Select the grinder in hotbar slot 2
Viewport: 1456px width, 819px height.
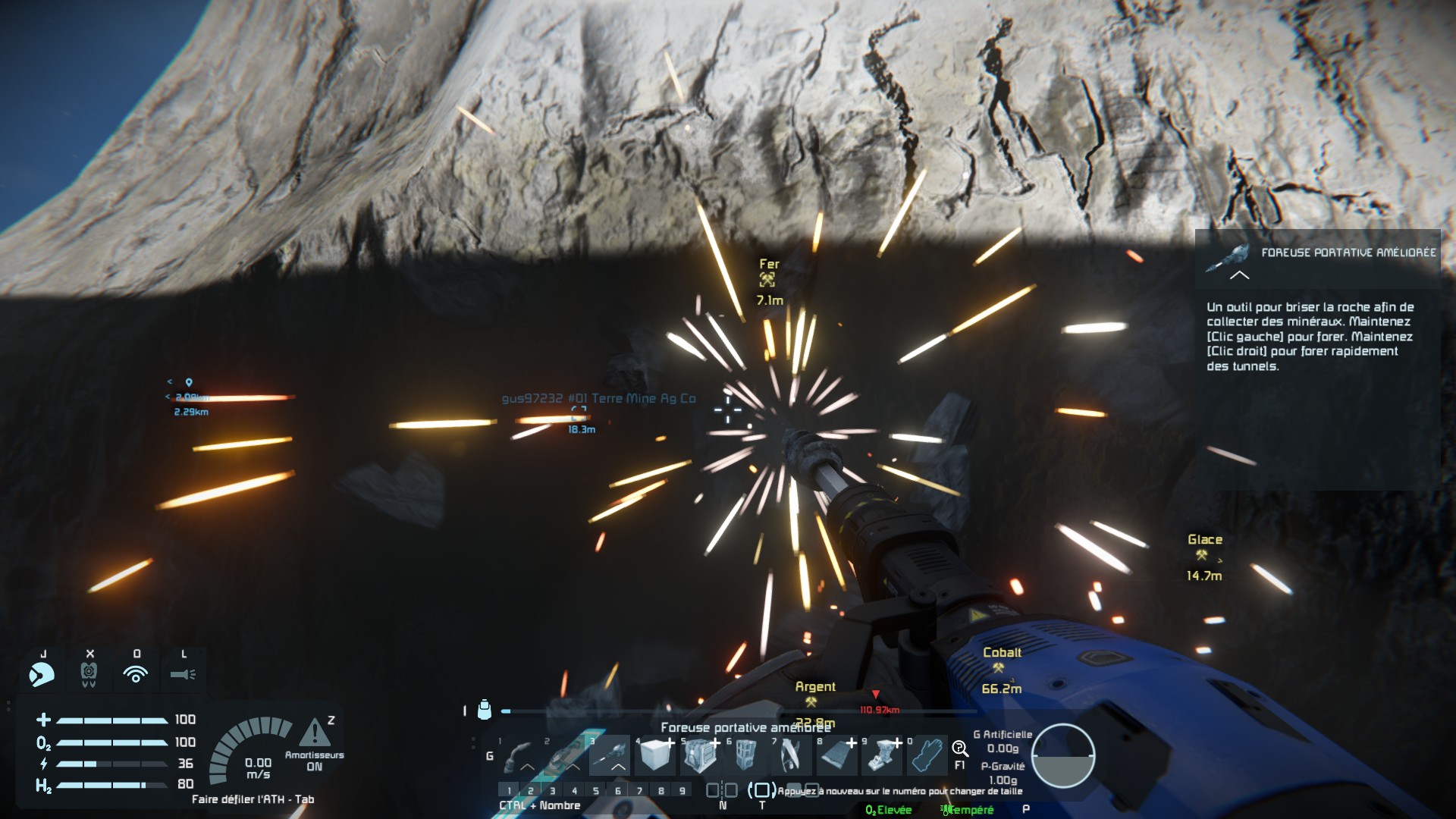[x=565, y=756]
